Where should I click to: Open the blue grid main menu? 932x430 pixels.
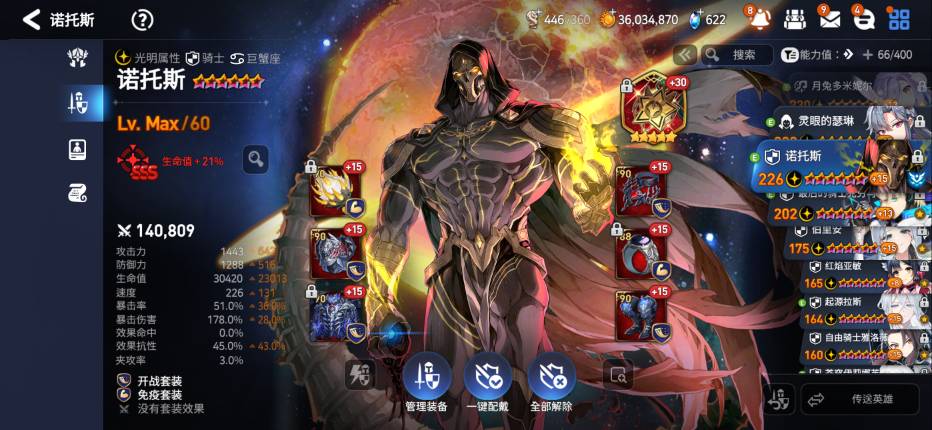pyautogui.click(x=900, y=19)
